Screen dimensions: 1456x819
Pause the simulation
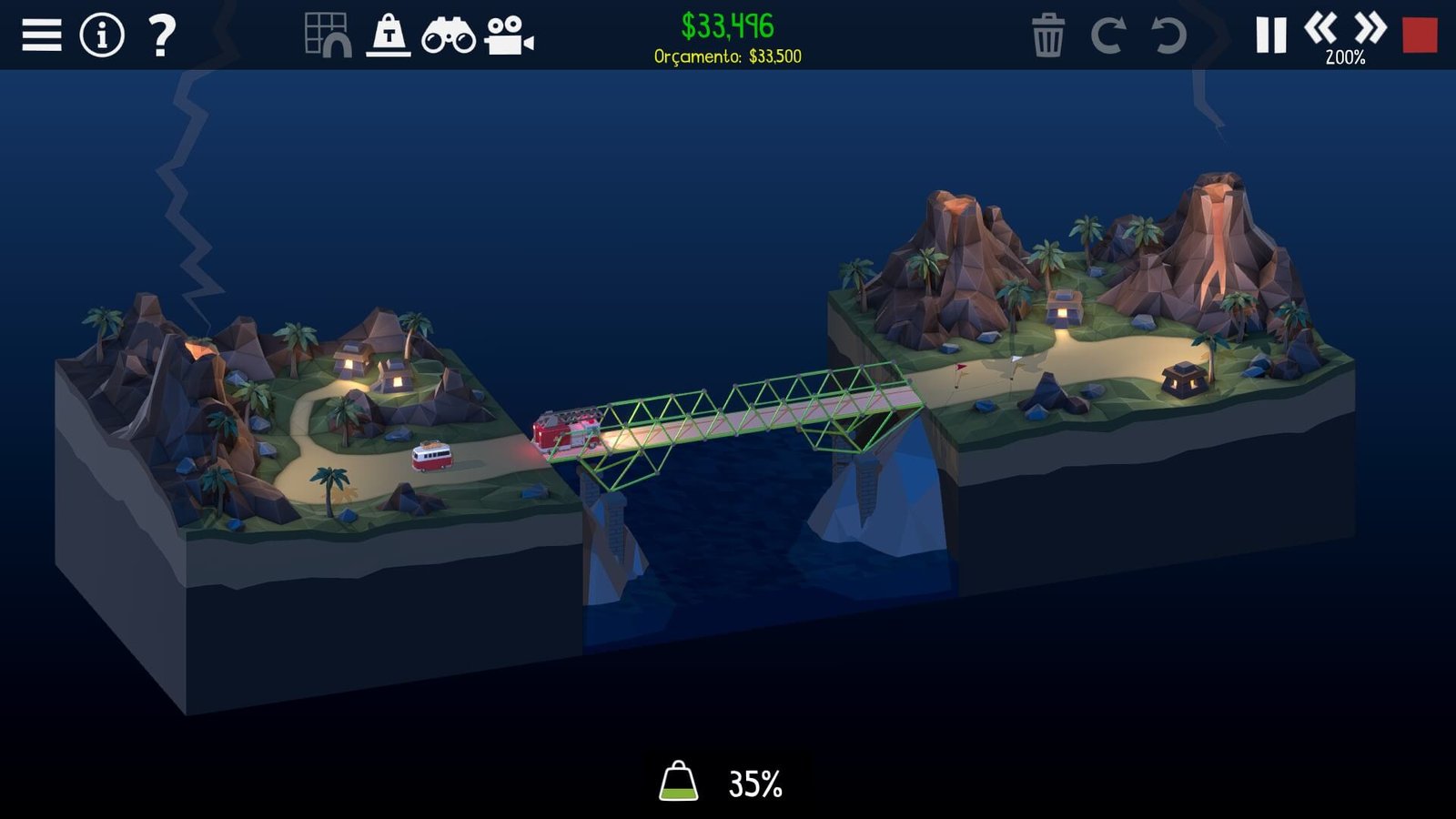point(1270,35)
